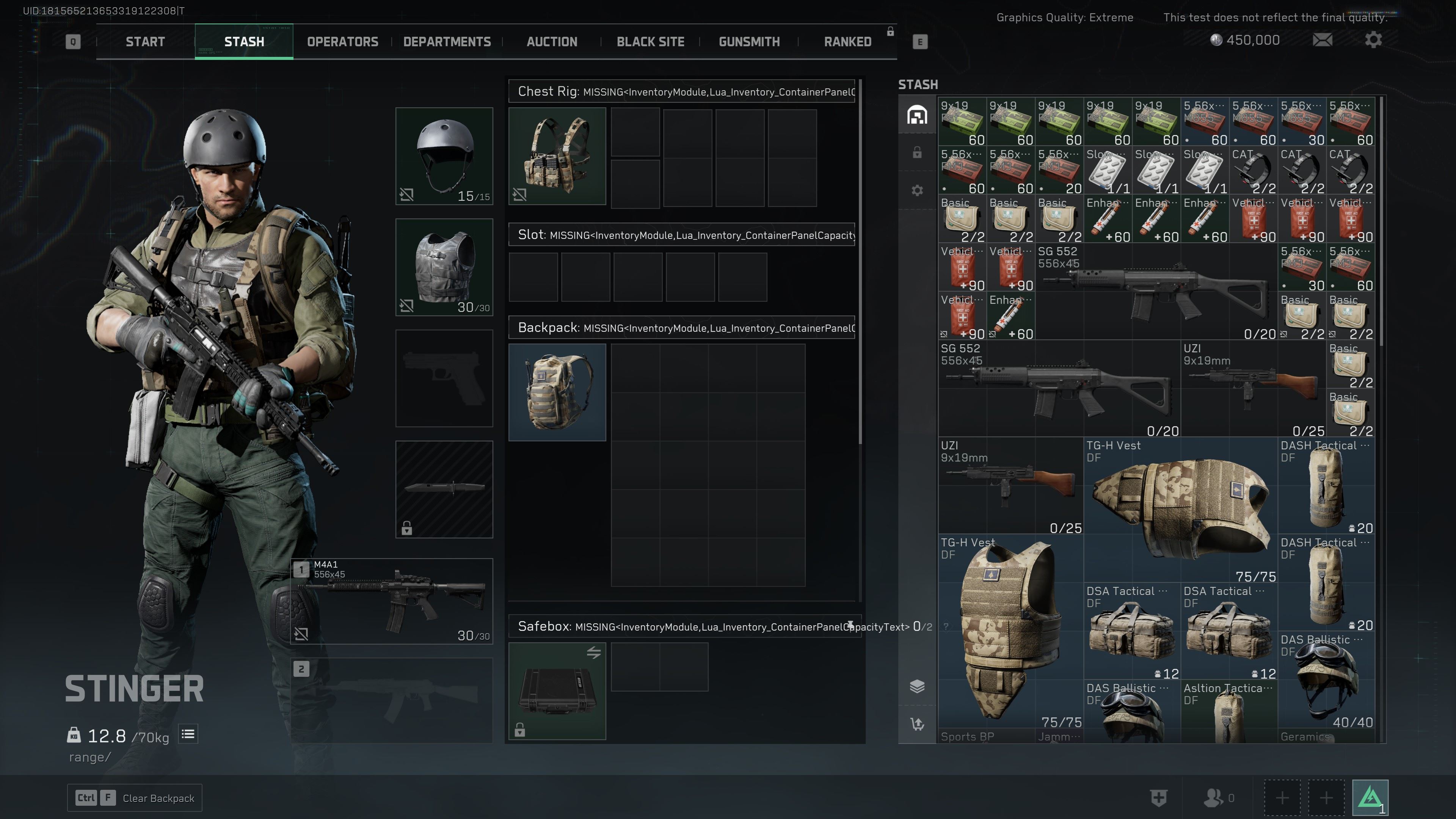Switch to the RANKED tab
Viewport: 1456px width, 819px height.
point(847,42)
